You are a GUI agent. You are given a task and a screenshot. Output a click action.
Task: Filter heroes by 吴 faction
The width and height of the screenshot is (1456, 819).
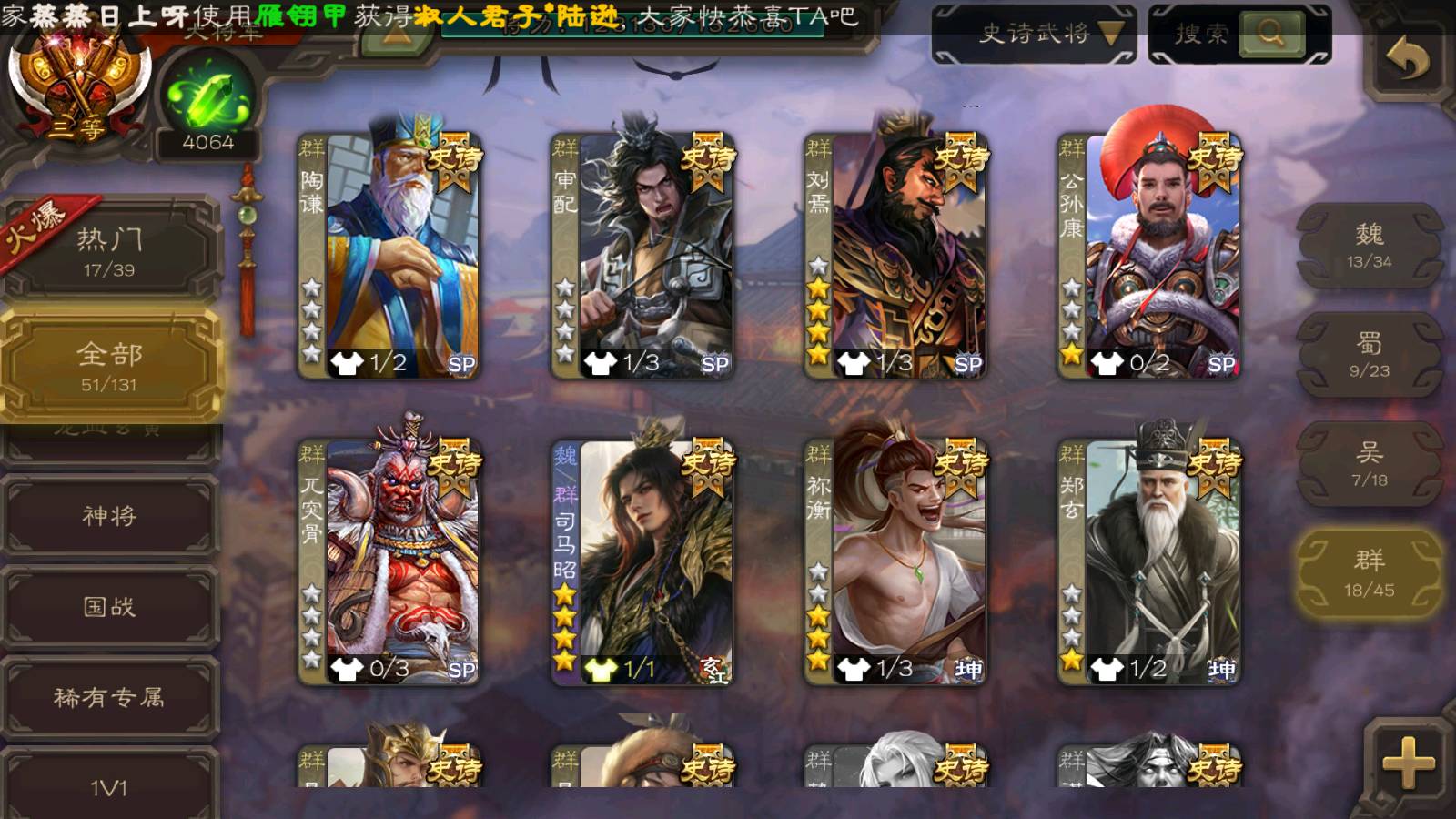click(x=1370, y=464)
